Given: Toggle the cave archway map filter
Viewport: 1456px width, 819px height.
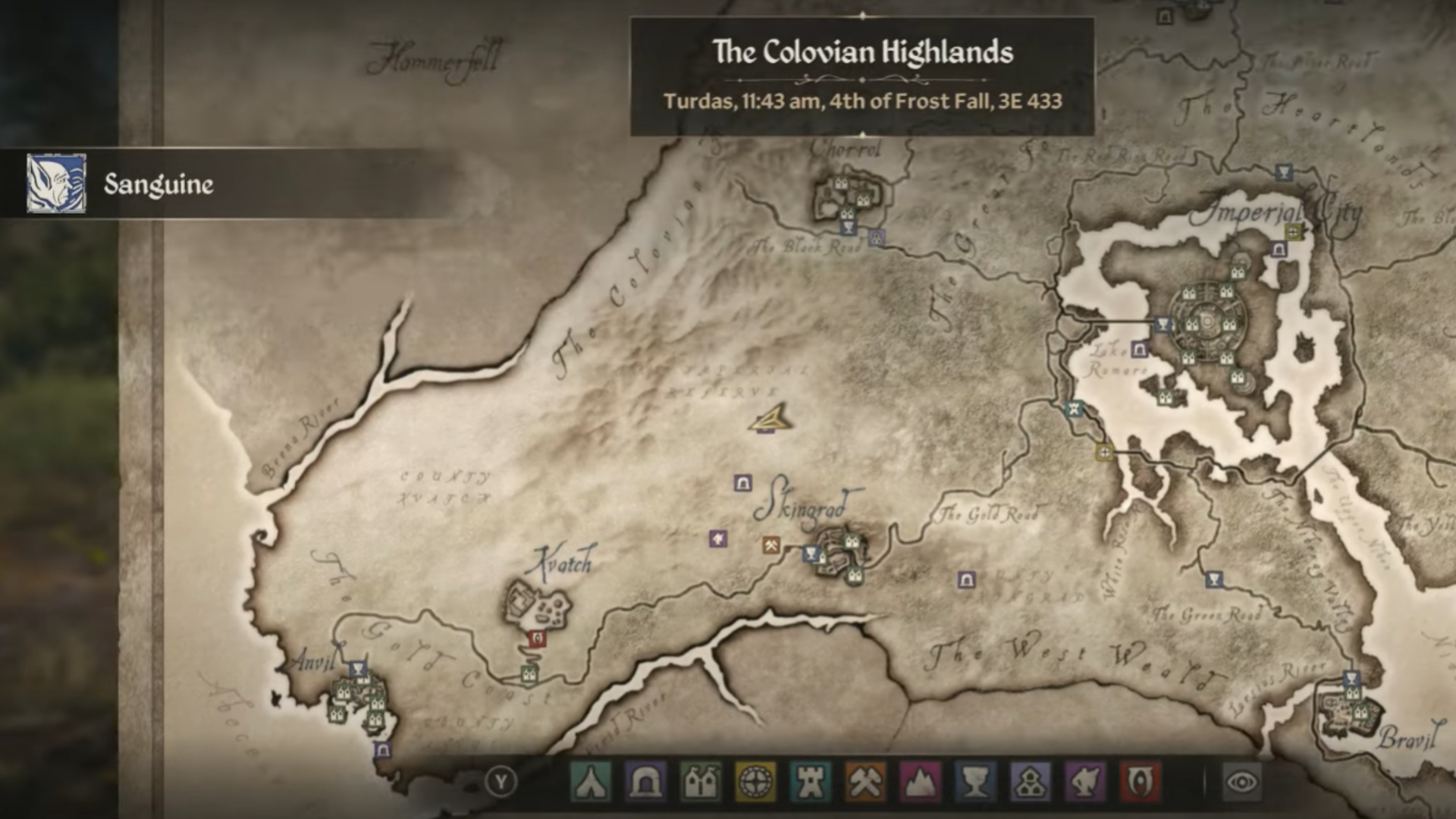Looking at the screenshot, I should point(645,782).
